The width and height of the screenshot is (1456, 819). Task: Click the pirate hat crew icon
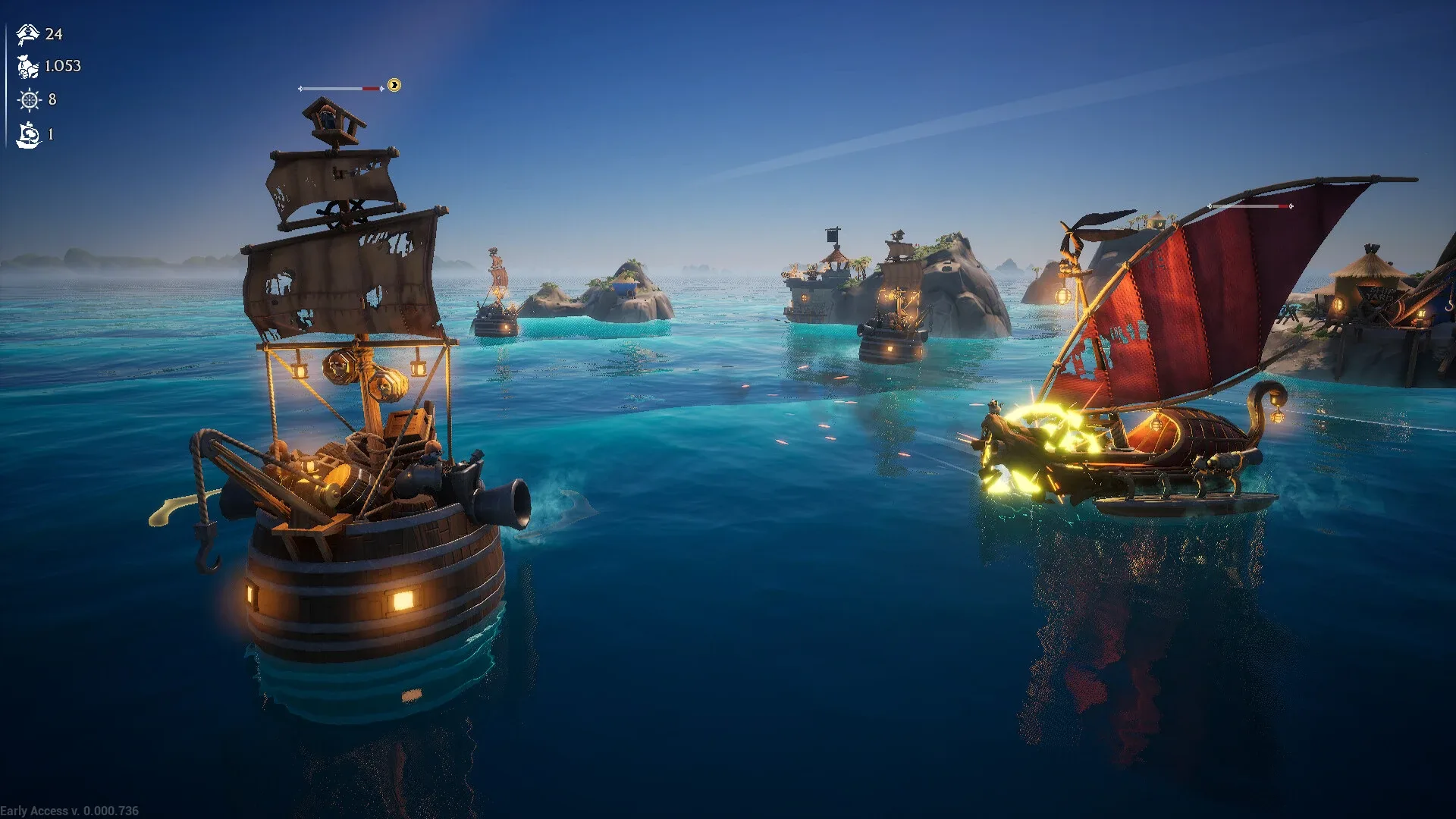(28, 34)
